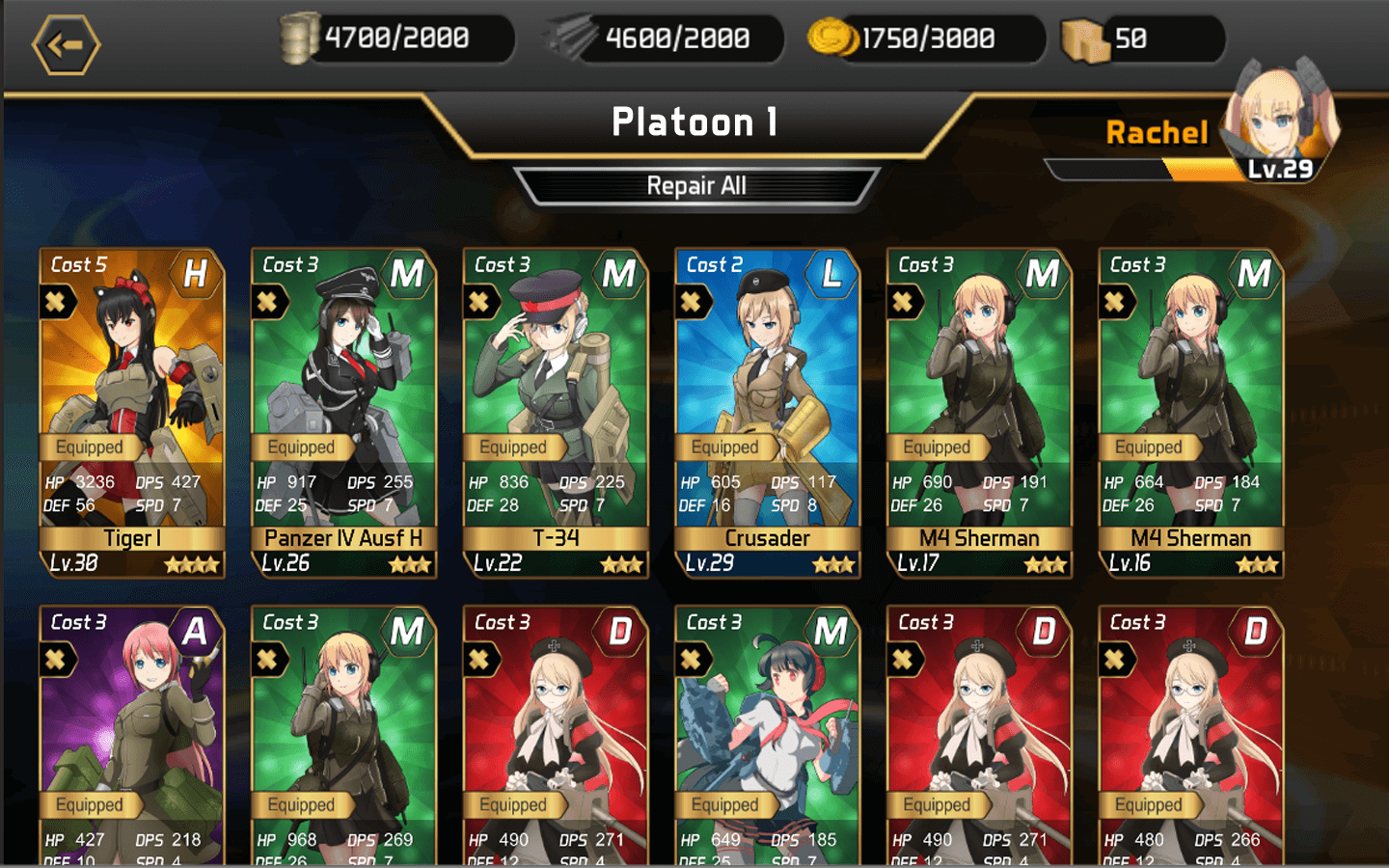Select the pink-haired class A card
The image size is (1389, 868).
tap(132, 735)
